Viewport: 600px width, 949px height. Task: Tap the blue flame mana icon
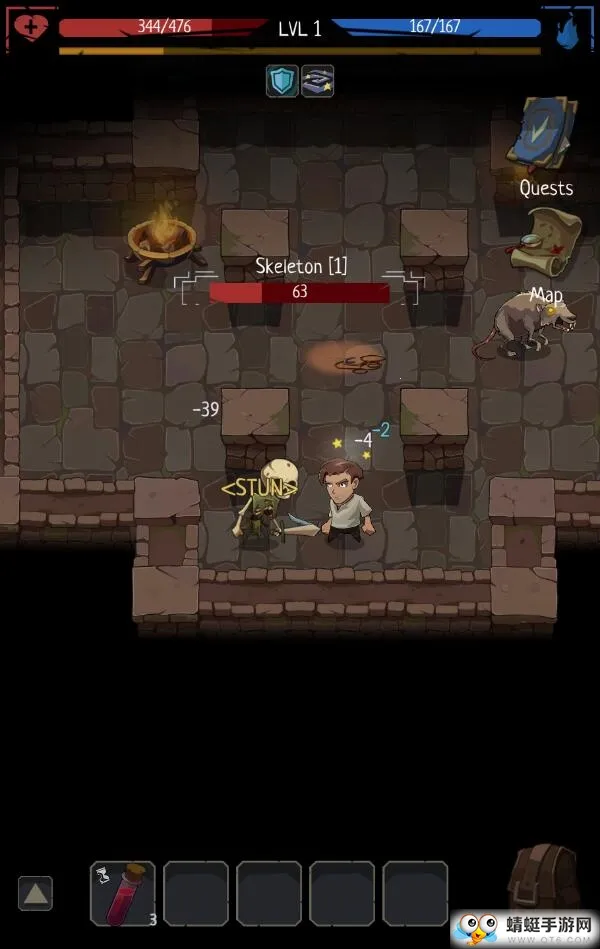click(x=571, y=28)
